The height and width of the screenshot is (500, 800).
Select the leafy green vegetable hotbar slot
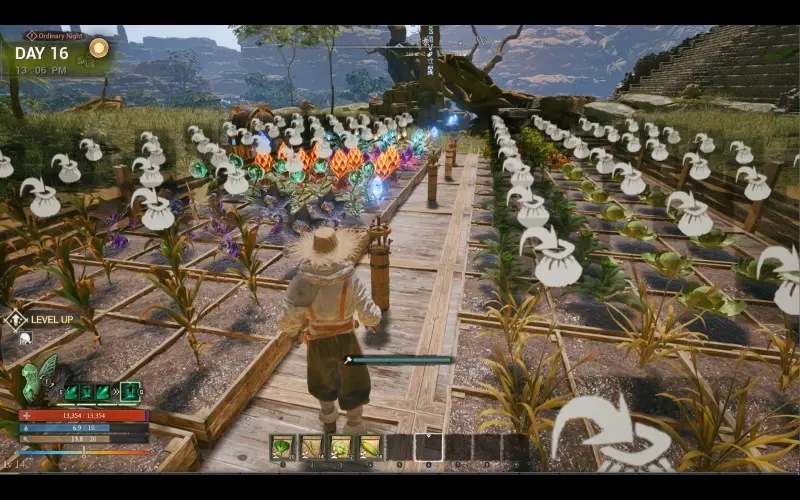pyautogui.click(x=283, y=447)
